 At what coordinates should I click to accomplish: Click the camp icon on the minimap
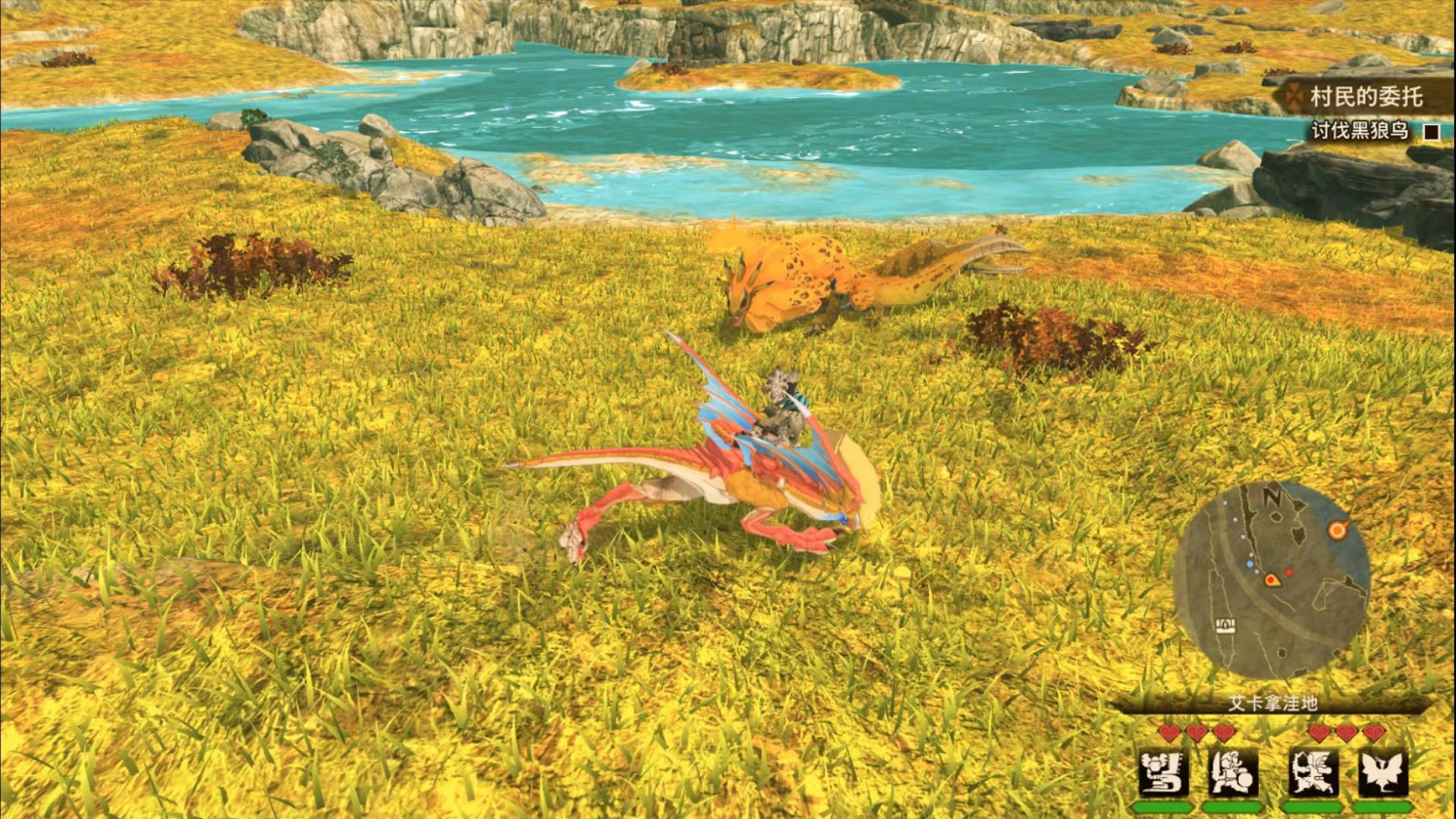tap(1225, 625)
